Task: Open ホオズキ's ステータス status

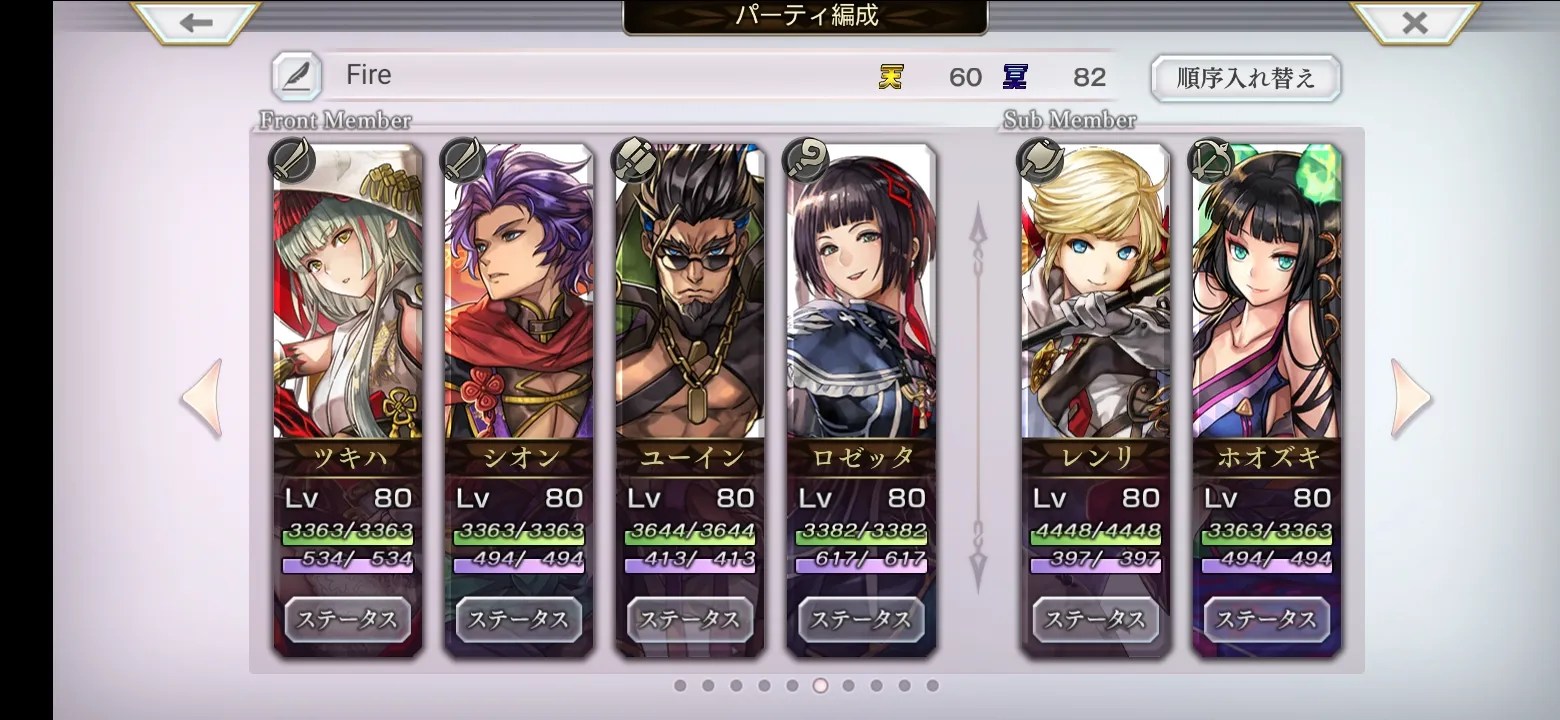Action: pyautogui.click(x=1266, y=619)
